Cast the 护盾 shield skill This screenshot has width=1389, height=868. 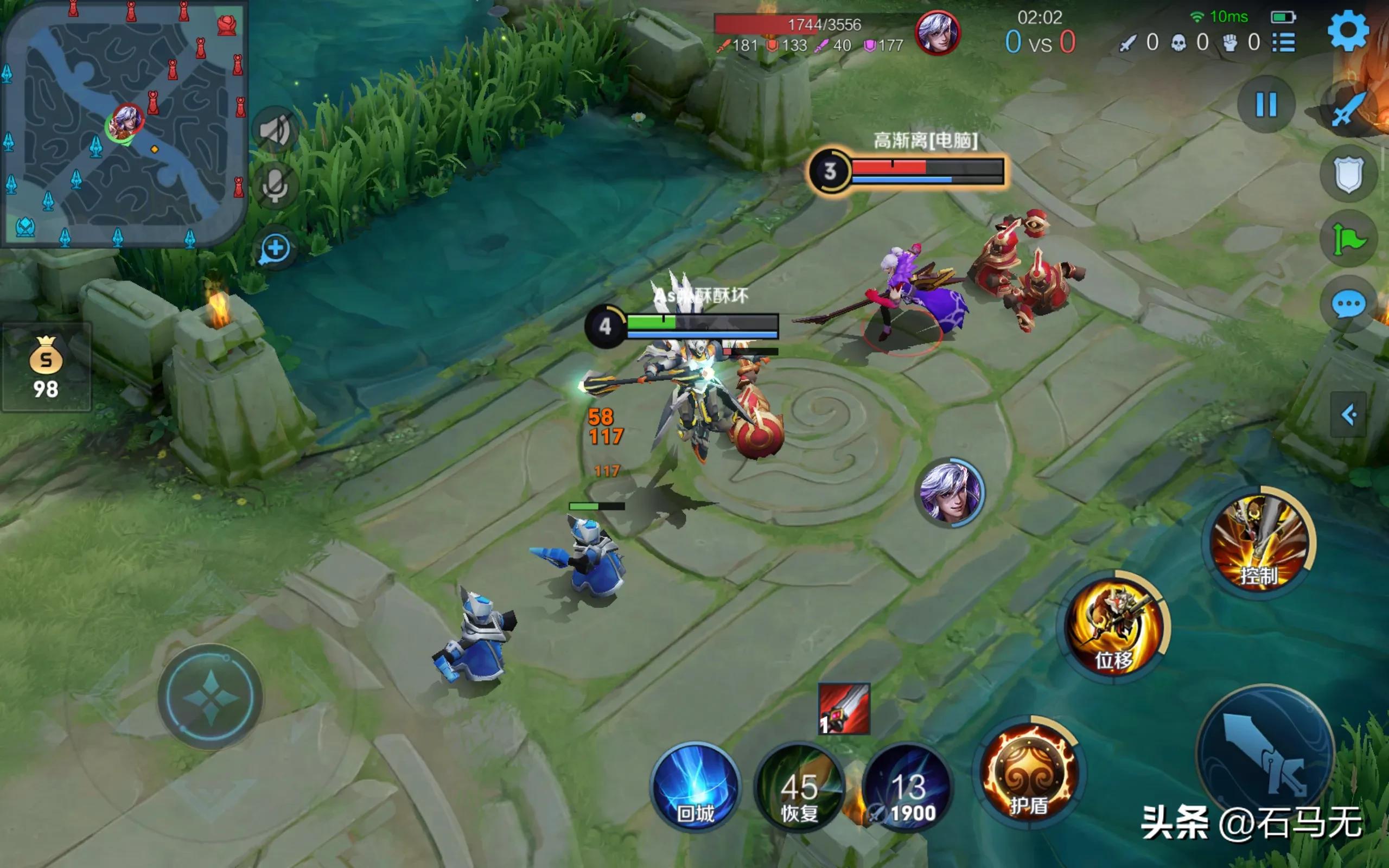coord(1029,772)
